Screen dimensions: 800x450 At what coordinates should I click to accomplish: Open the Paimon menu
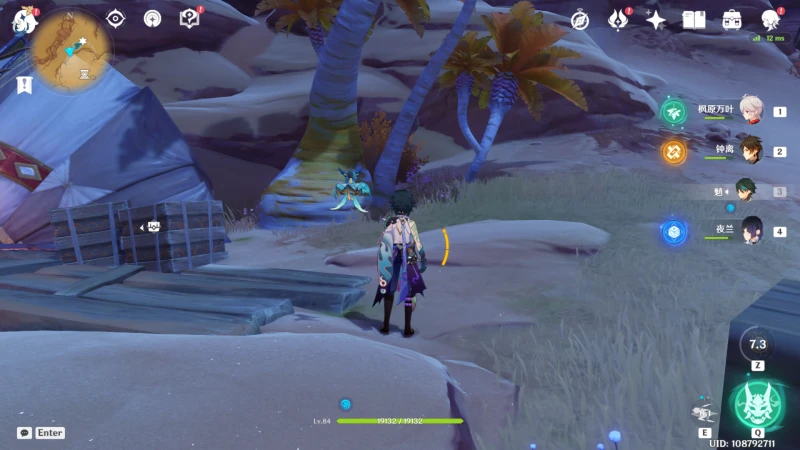[23, 19]
